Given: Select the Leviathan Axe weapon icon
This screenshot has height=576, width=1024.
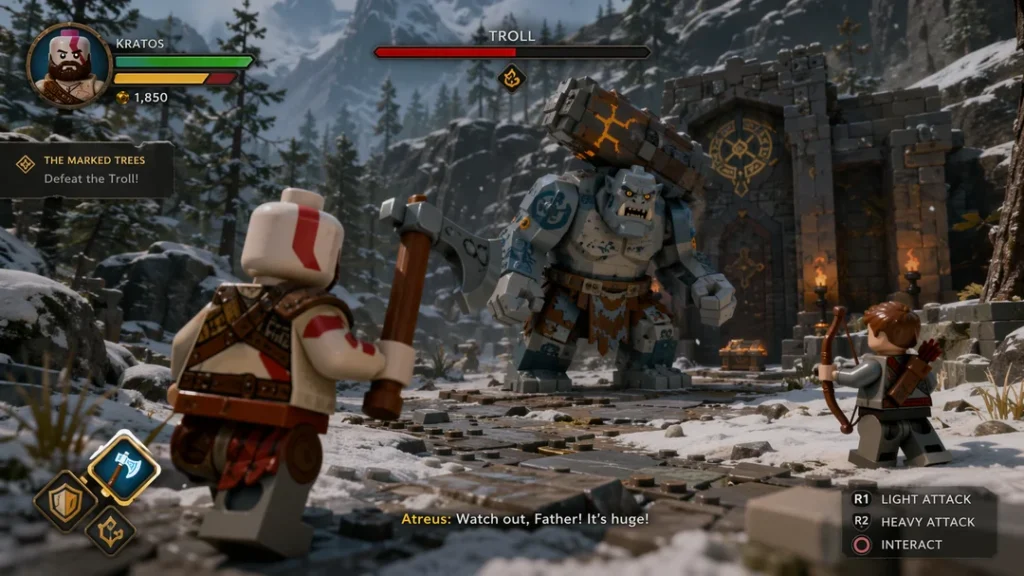Looking at the screenshot, I should pyautogui.click(x=123, y=467).
